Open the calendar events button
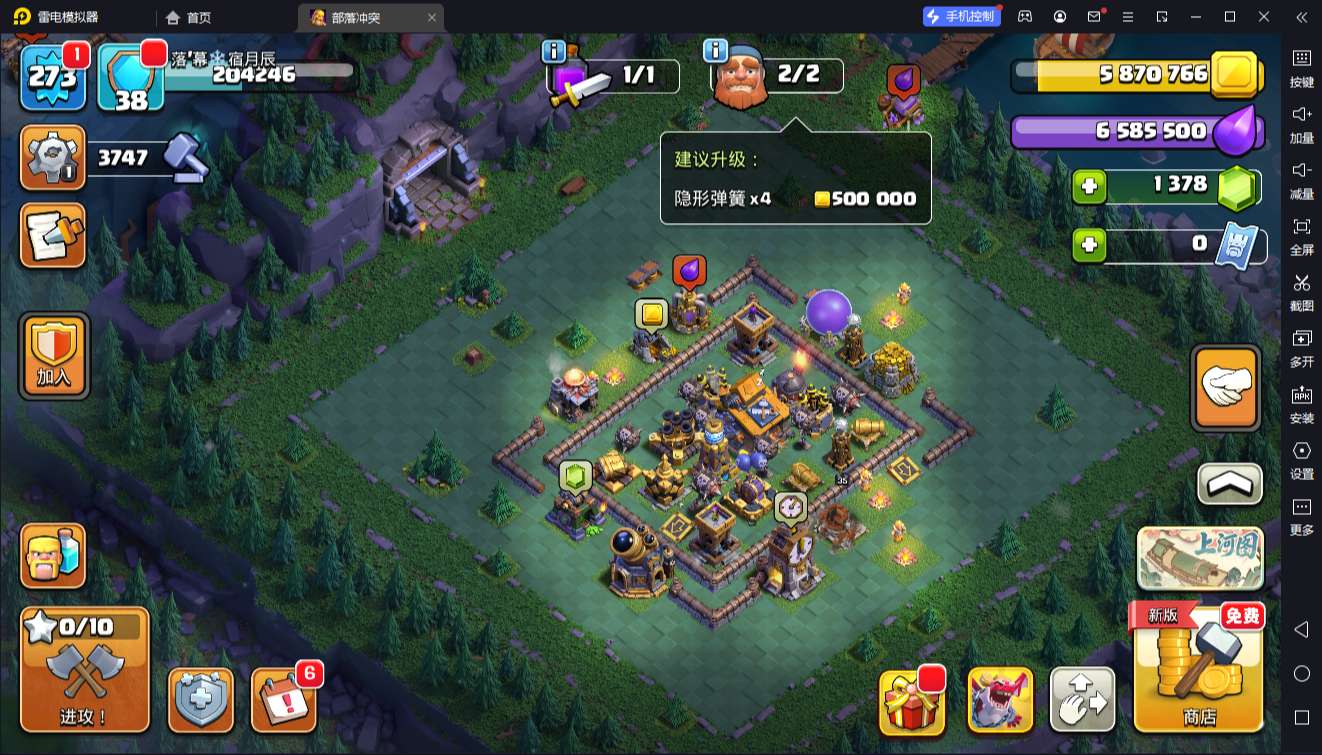 coord(283,699)
